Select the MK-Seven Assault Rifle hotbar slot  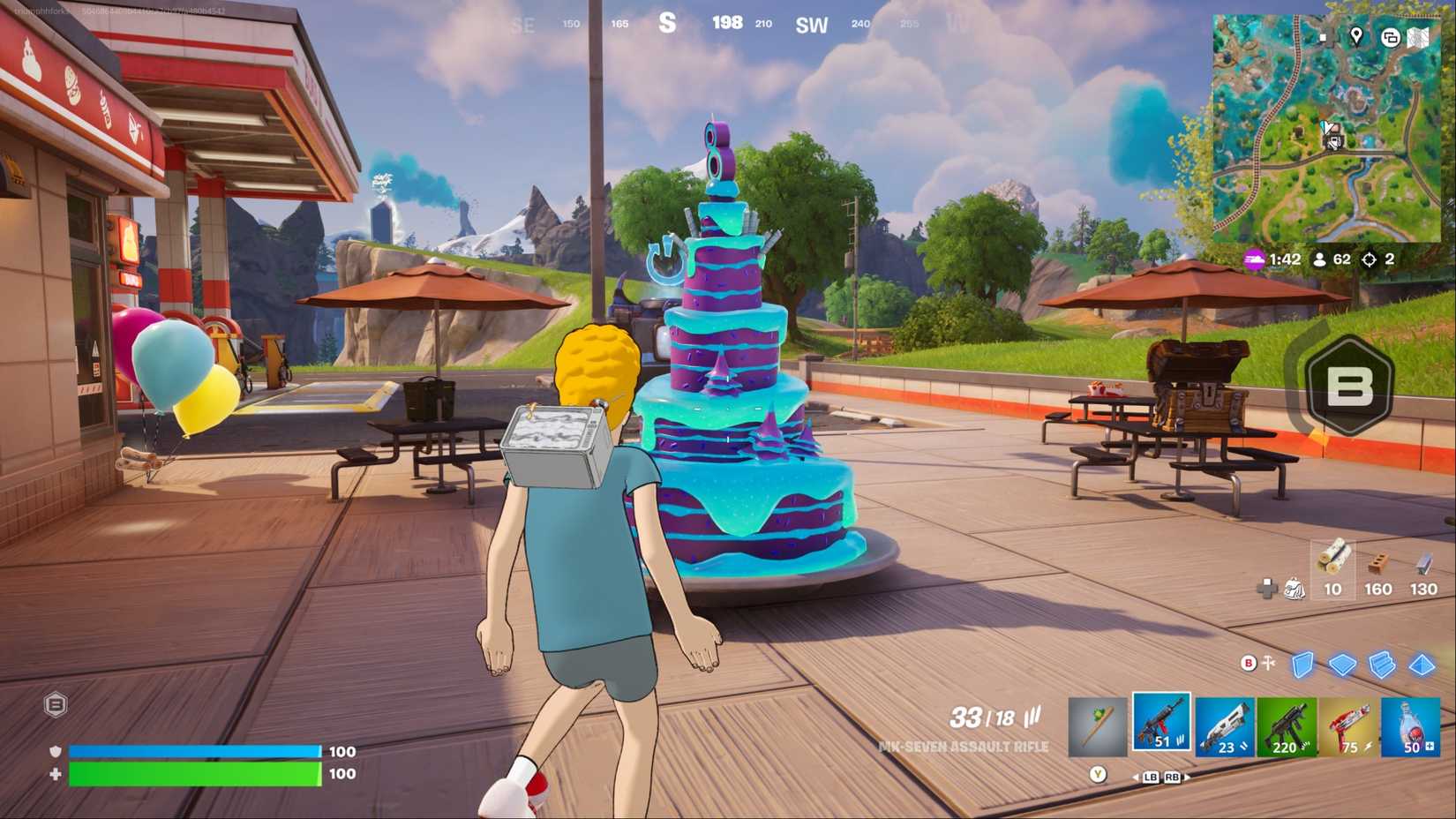1160,725
